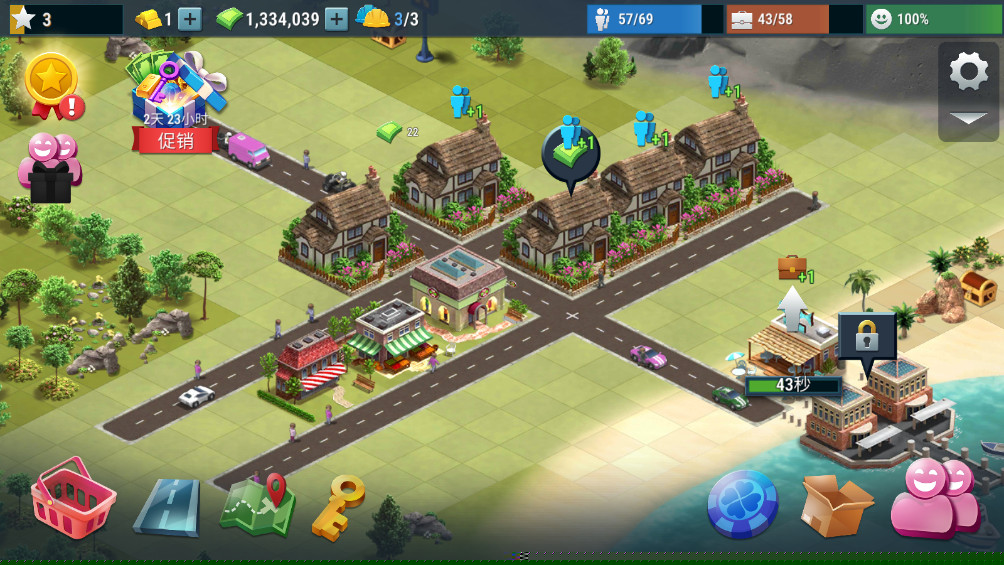Open the map with red pin
Viewport: 1004px width, 565px height.
click(x=257, y=504)
